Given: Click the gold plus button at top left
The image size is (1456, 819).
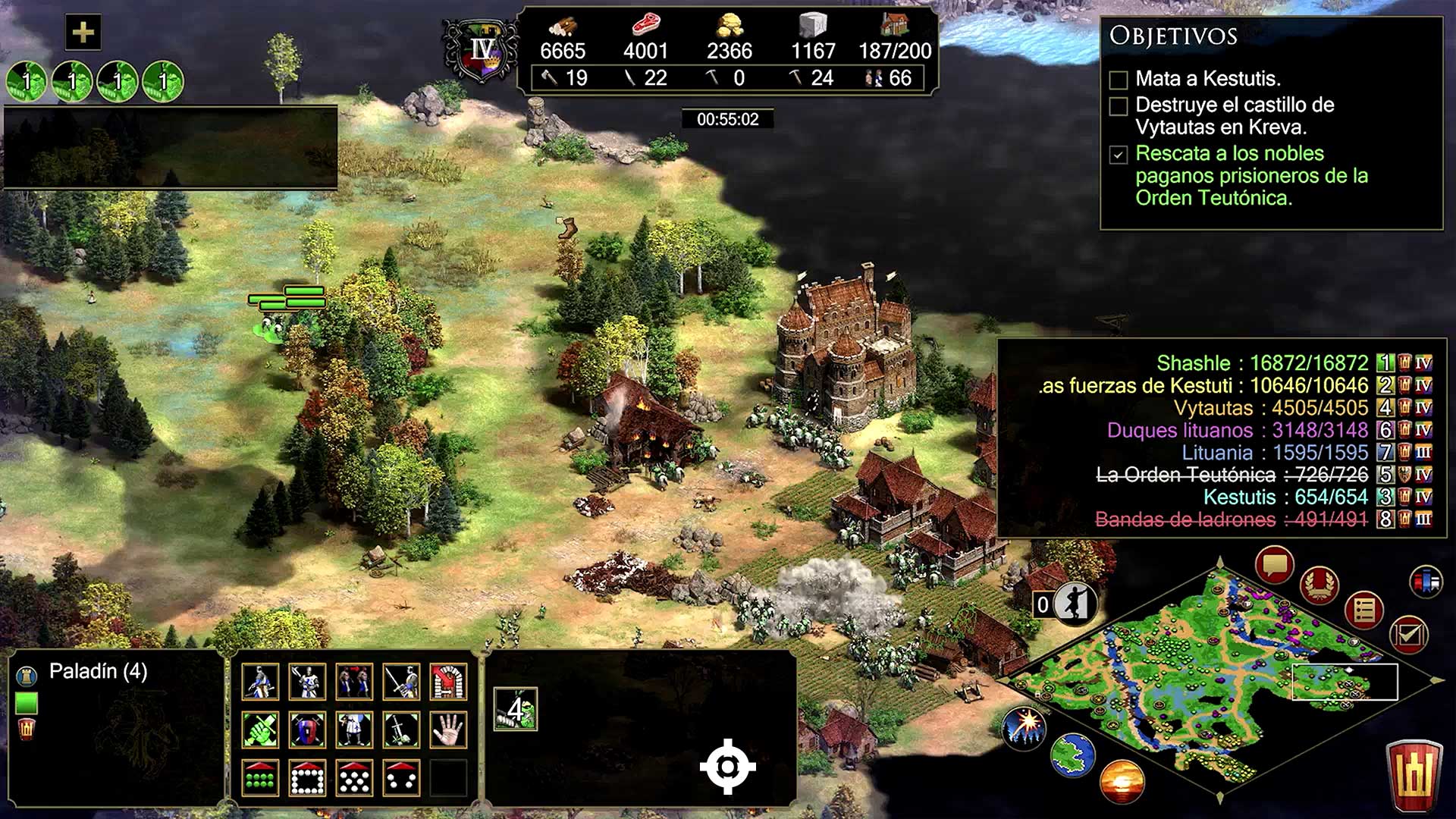Looking at the screenshot, I should pyautogui.click(x=83, y=33).
